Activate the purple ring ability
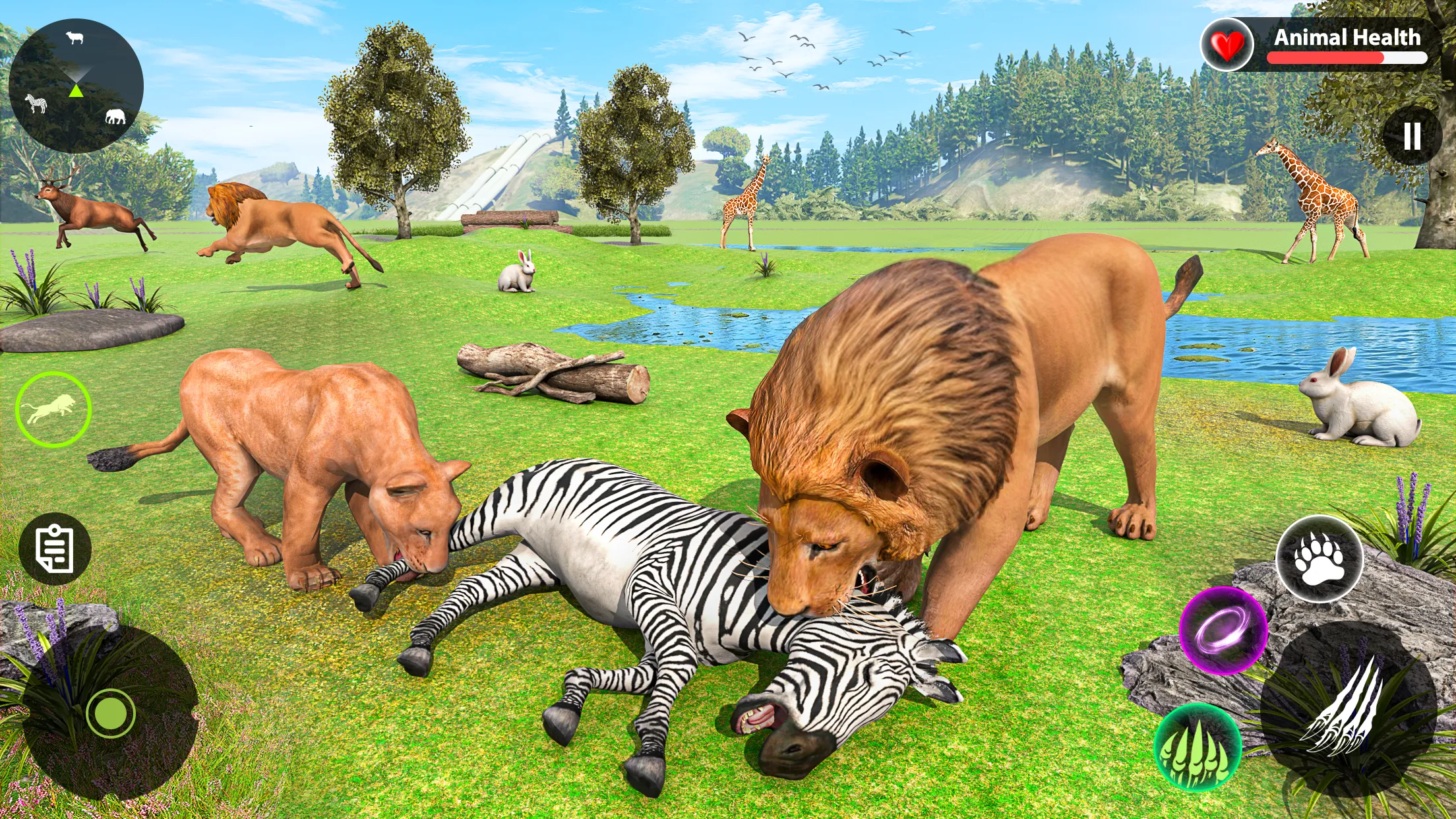The image size is (1456, 819). [x=1223, y=630]
